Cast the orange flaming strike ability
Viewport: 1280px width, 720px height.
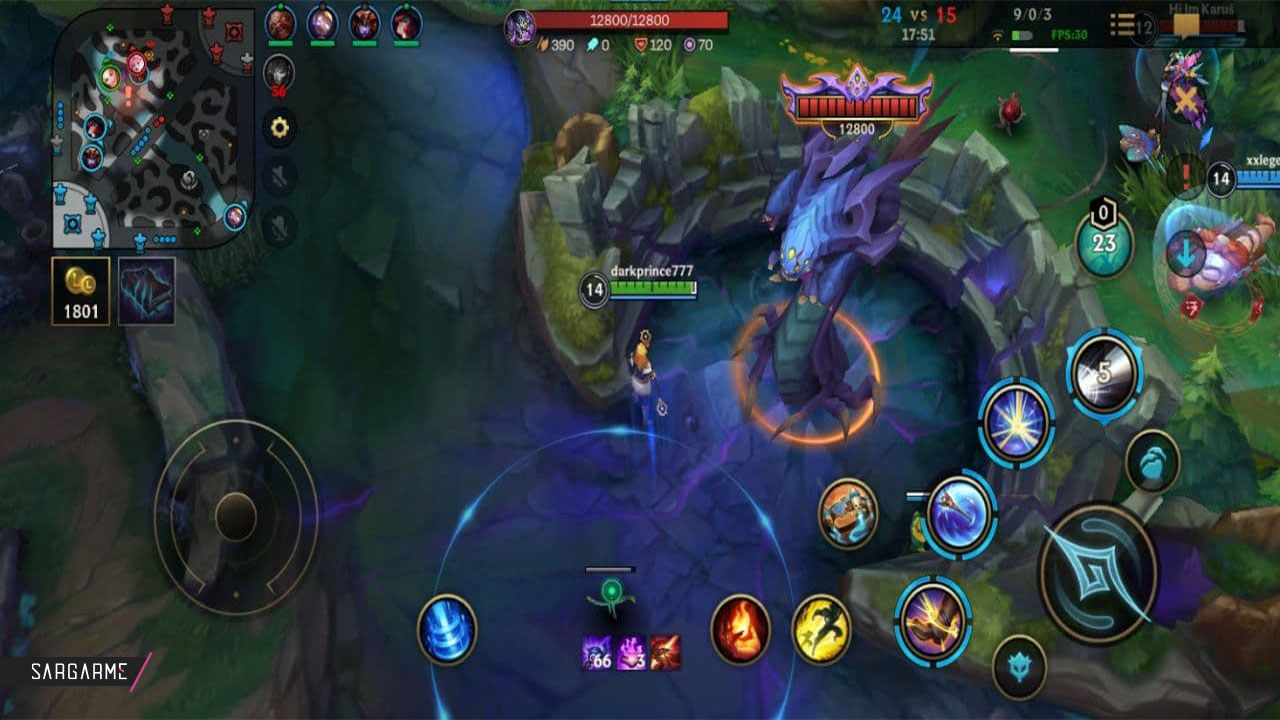pos(932,620)
